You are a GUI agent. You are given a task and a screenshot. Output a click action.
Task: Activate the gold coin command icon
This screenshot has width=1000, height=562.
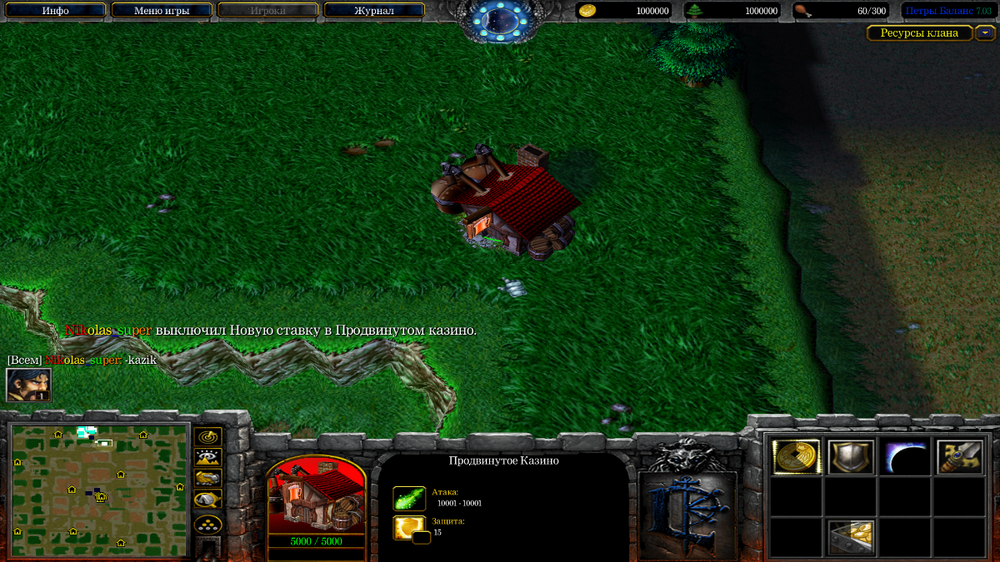coord(796,457)
